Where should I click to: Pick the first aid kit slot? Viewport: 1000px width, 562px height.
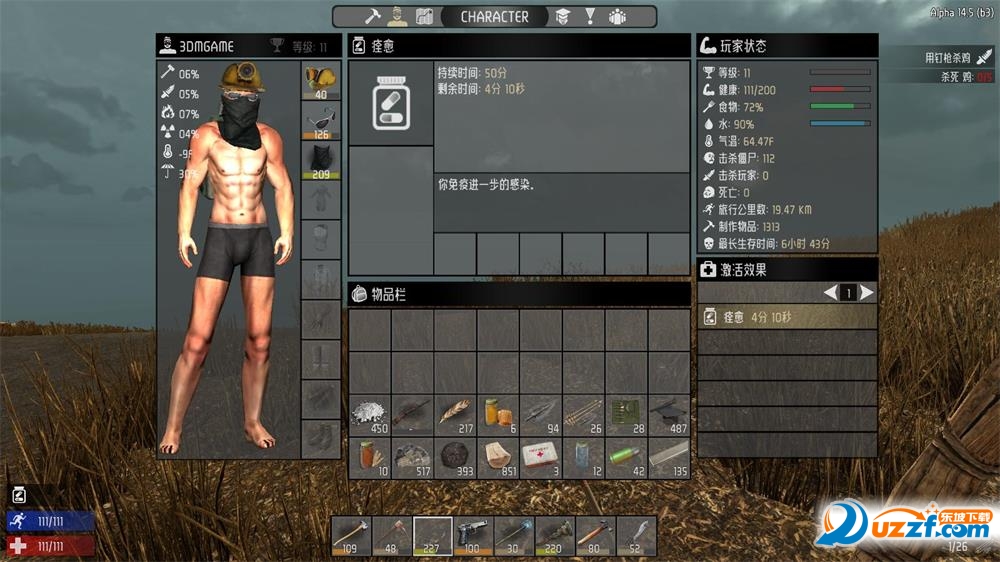click(x=541, y=458)
